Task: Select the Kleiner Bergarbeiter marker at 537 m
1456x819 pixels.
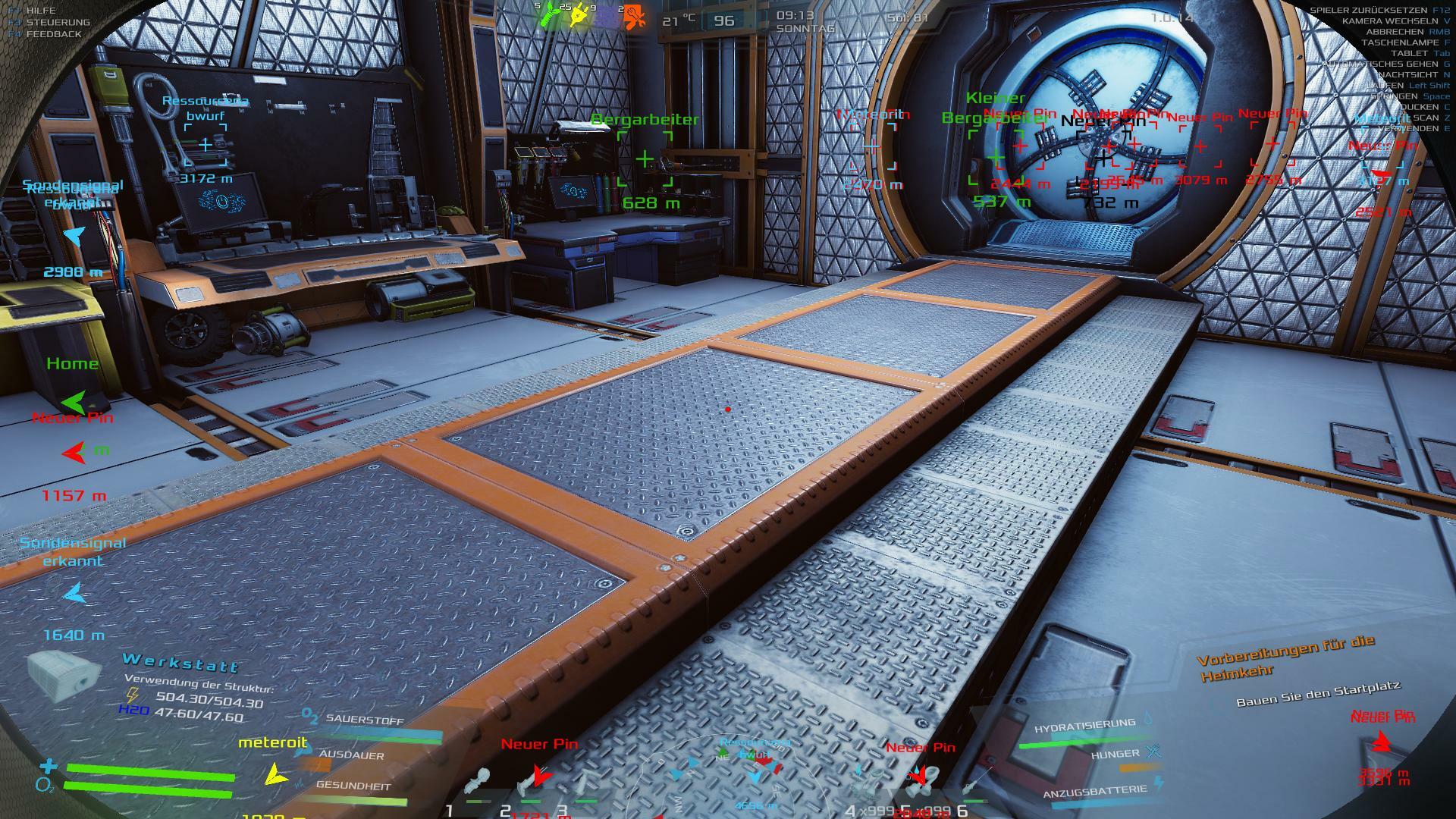Action: (995, 158)
